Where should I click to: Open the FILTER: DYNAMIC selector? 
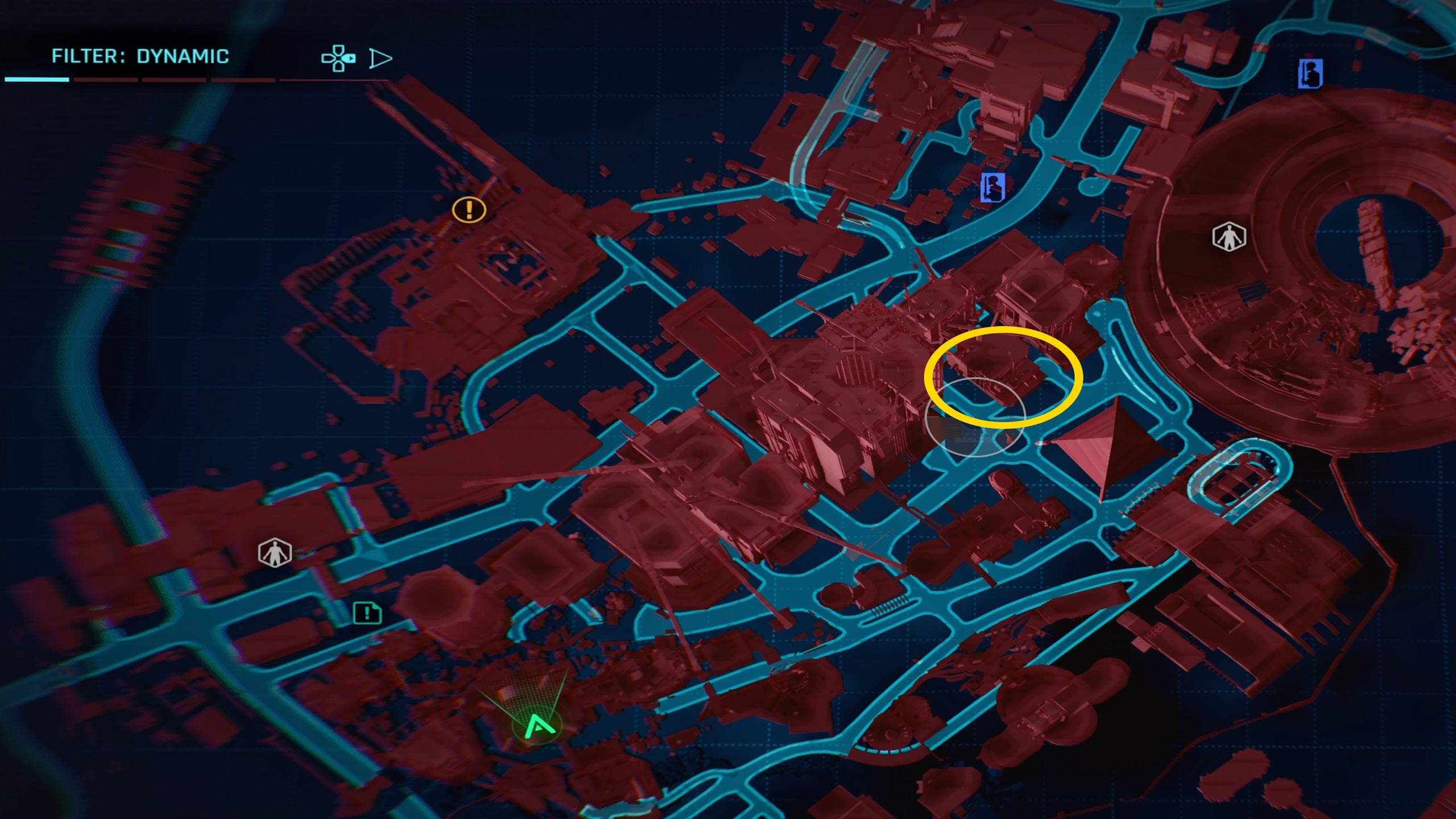(x=141, y=56)
